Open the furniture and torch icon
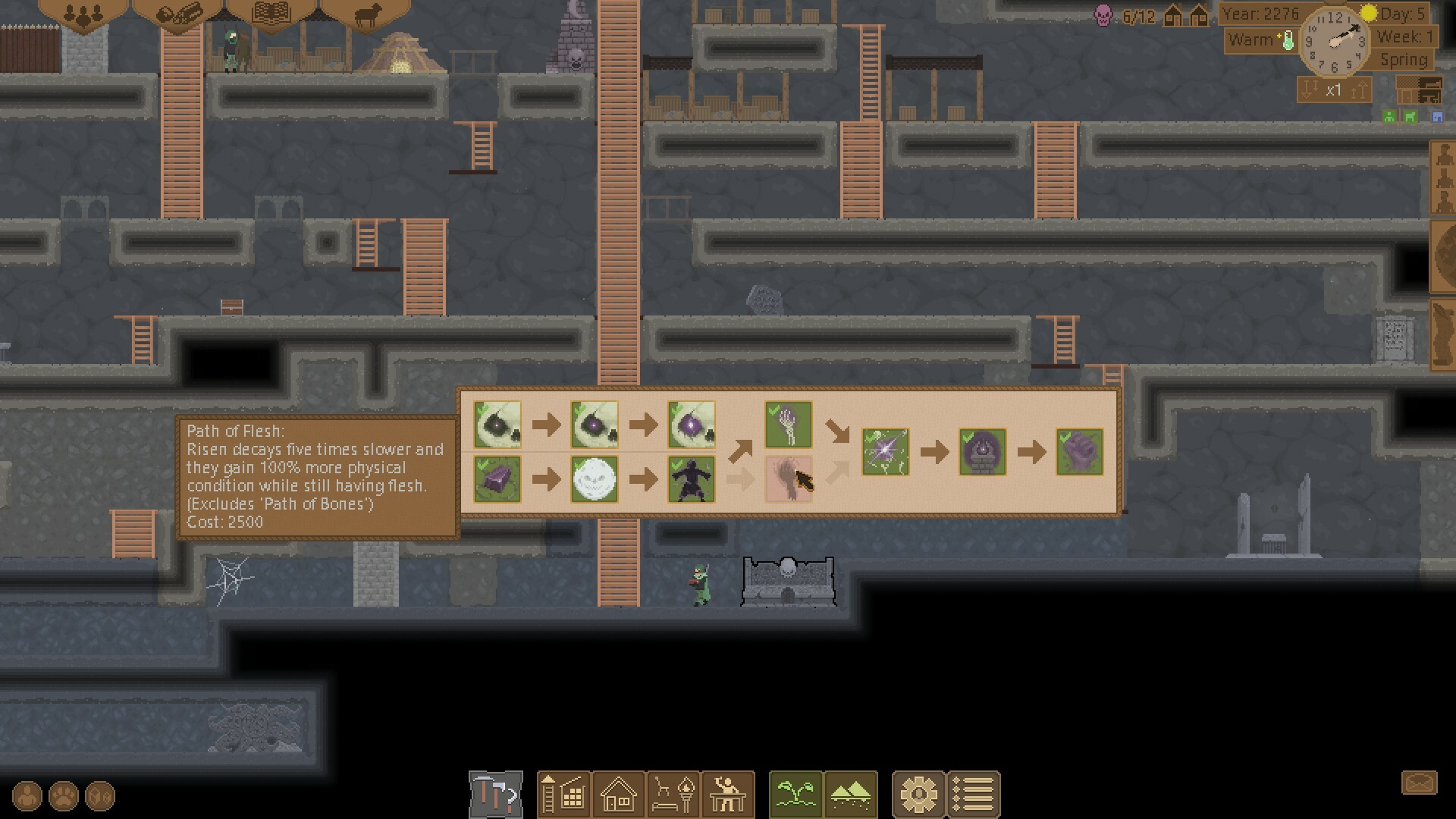1456x819 pixels. click(673, 794)
